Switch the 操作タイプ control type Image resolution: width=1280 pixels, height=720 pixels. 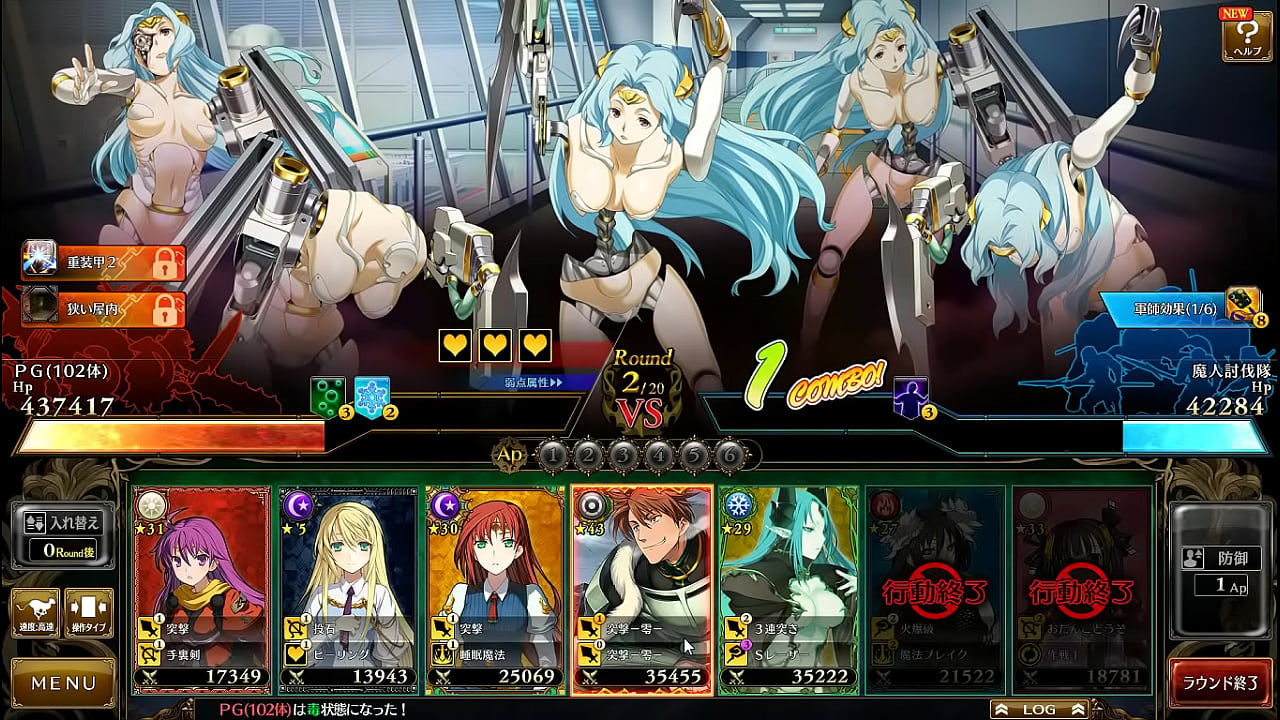click(x=88, y=613)
